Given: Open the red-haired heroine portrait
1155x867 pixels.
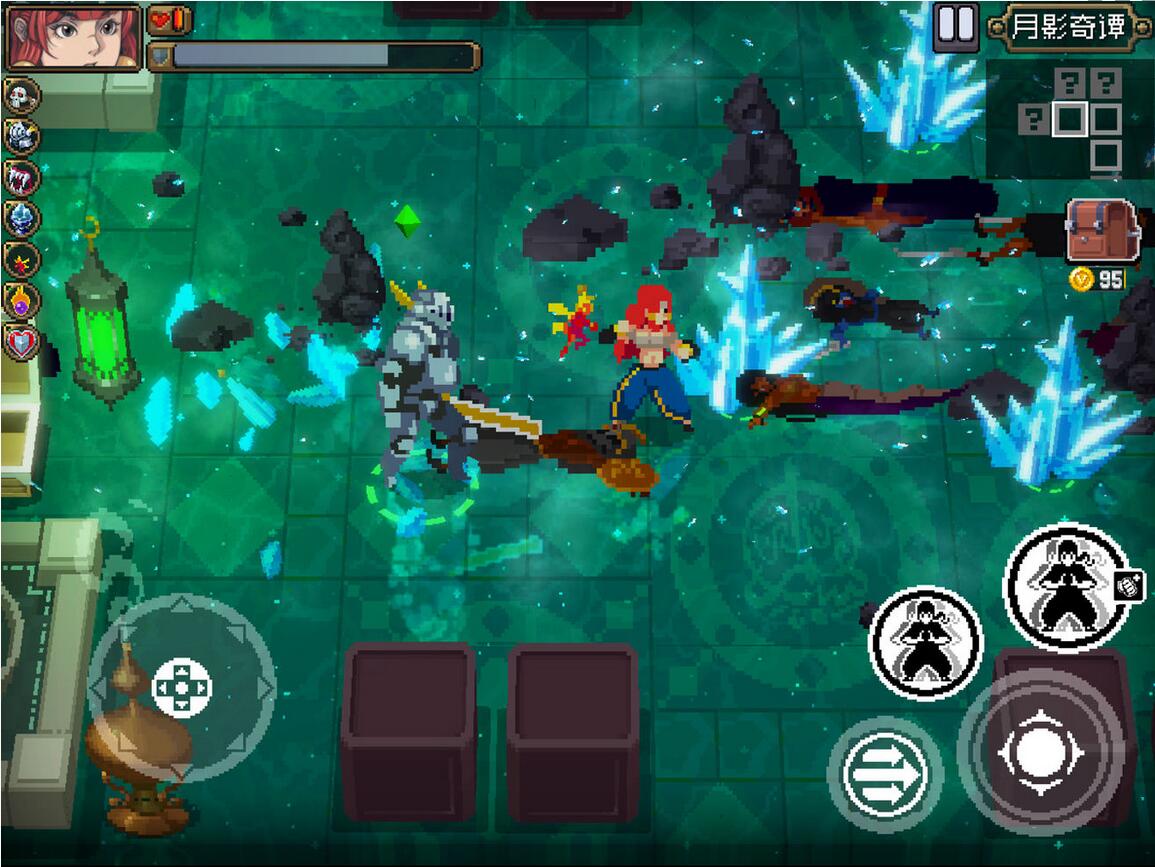Looking at the screenshot, I should pos(73,37).
